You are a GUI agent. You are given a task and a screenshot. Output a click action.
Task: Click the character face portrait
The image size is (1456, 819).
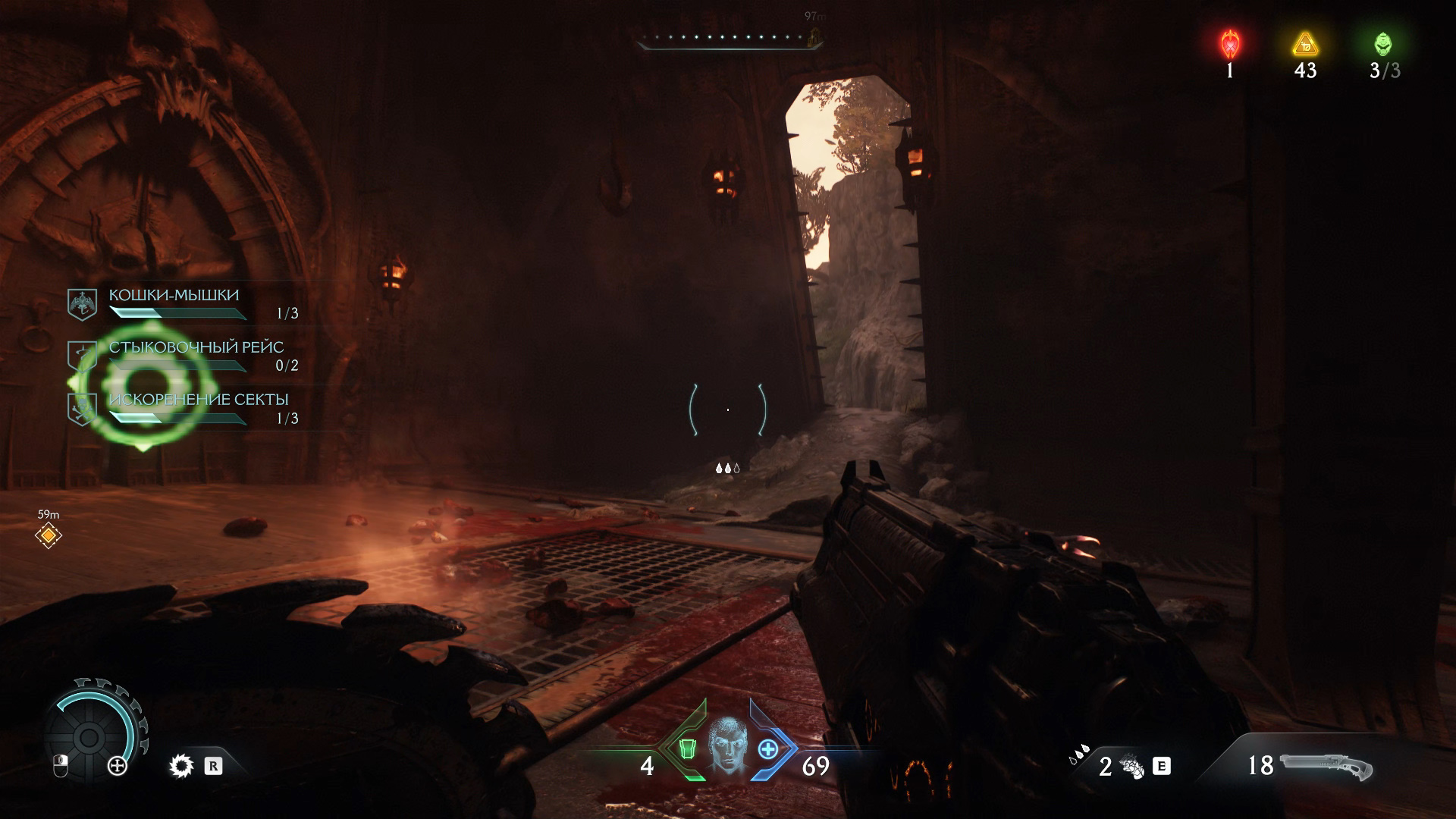click(727, 745)
